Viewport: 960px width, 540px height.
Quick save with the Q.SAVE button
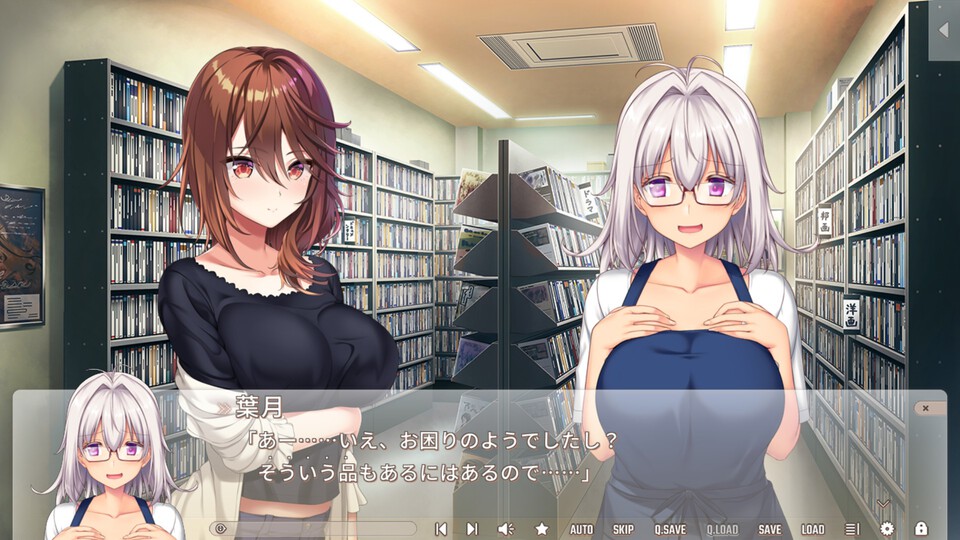pos(670,529)
